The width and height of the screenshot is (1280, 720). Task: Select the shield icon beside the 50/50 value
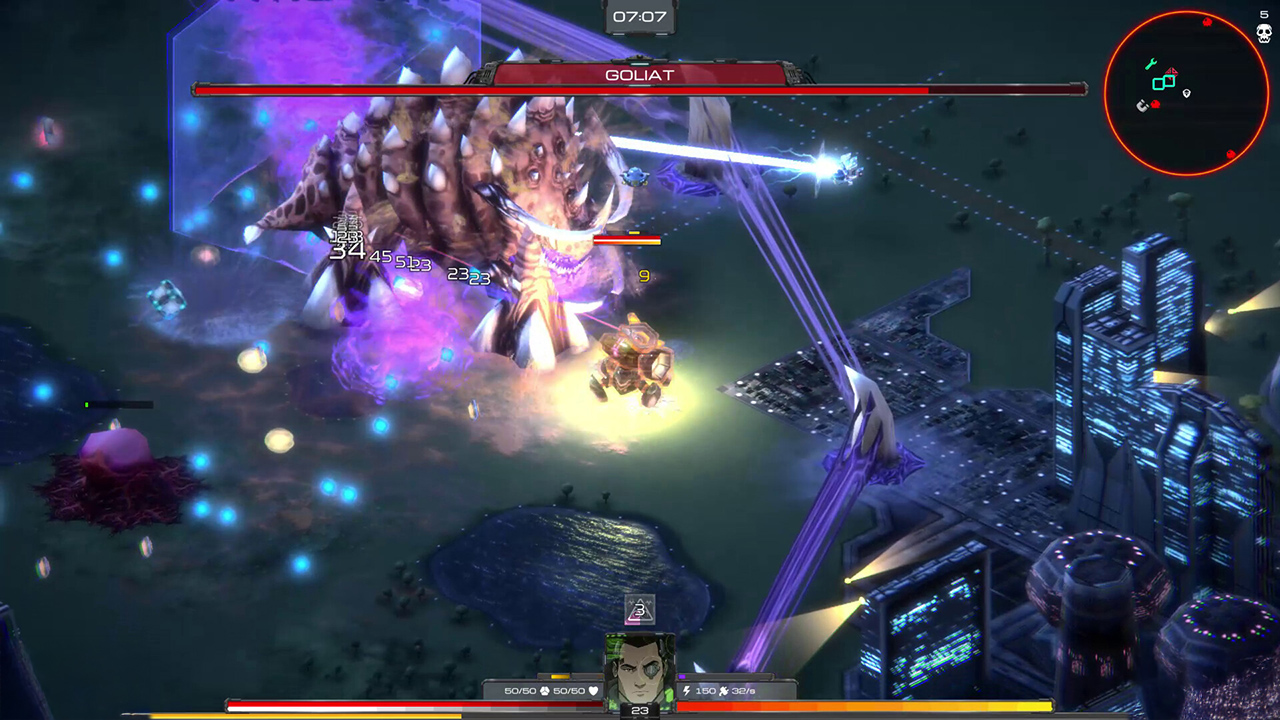tap(544, 690)
